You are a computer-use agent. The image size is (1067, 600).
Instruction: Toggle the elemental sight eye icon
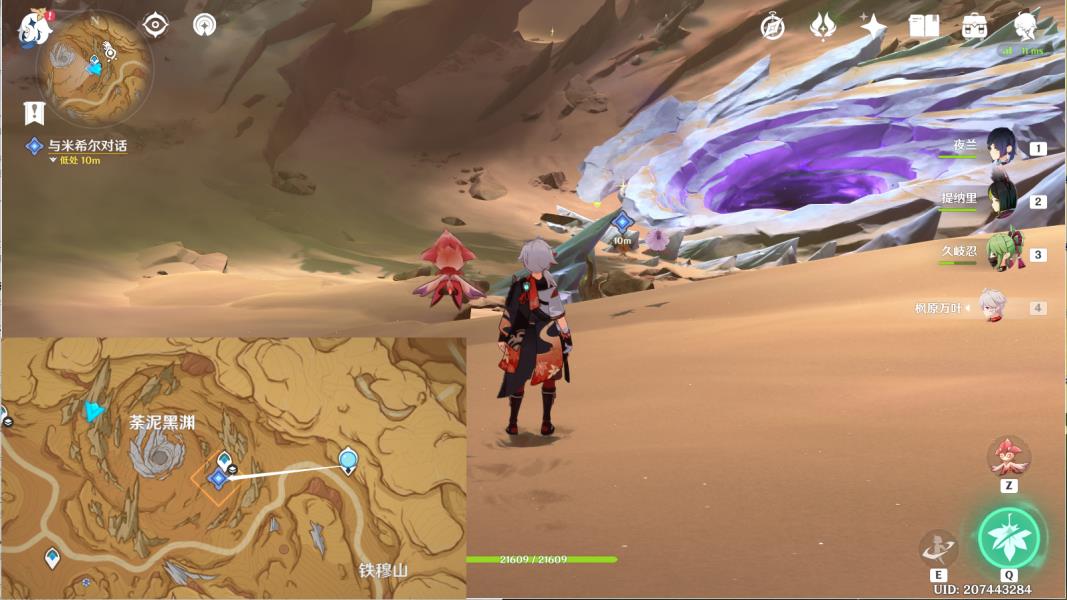[156, 25]
